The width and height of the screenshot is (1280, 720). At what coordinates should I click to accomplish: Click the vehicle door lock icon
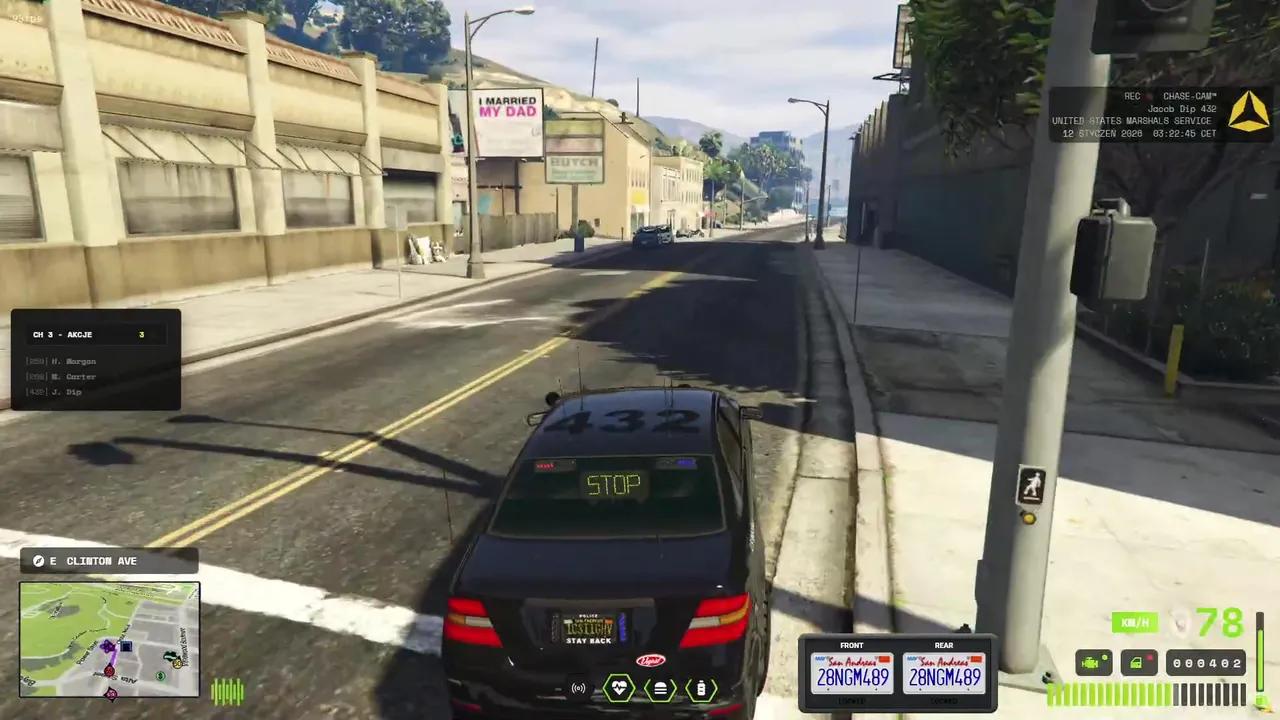[1140, 662]
